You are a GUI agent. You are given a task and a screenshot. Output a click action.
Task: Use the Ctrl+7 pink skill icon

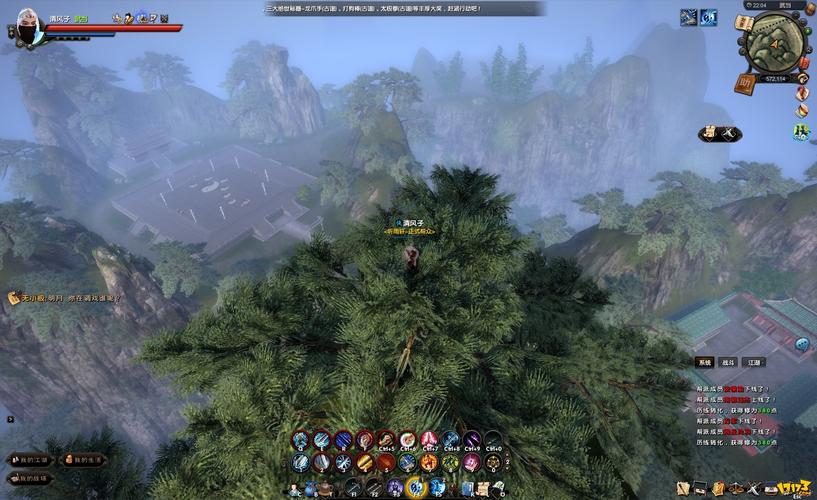point(429,440)
